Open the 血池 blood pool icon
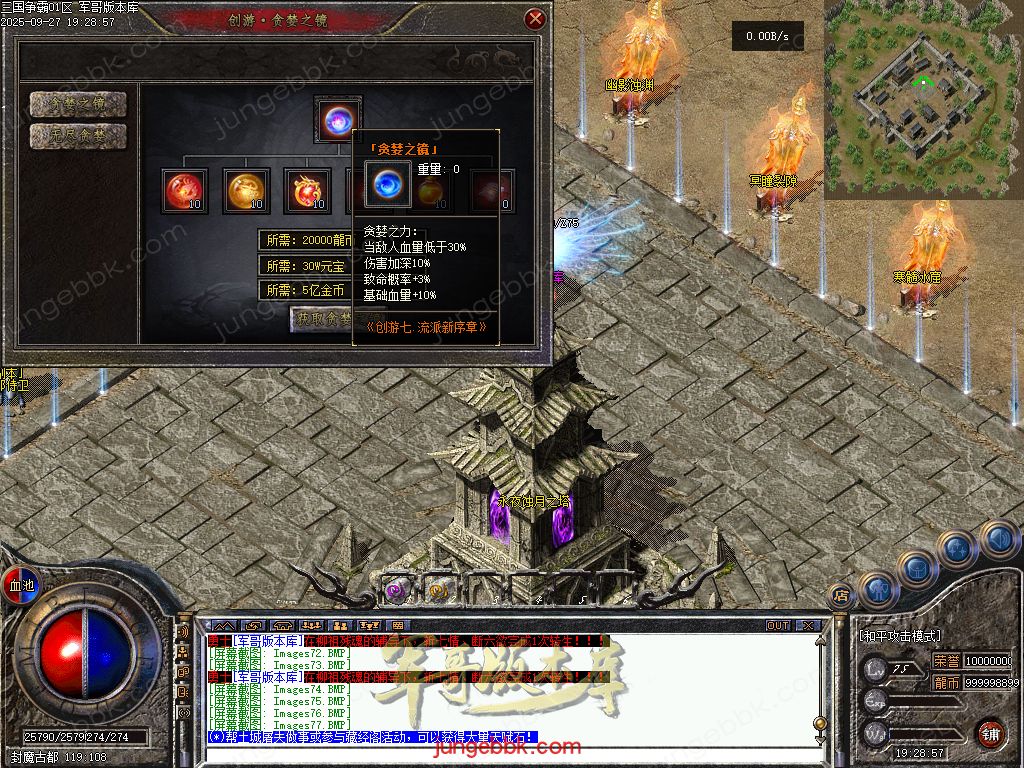Screen dimensions: 1024x768 [21, 584]
